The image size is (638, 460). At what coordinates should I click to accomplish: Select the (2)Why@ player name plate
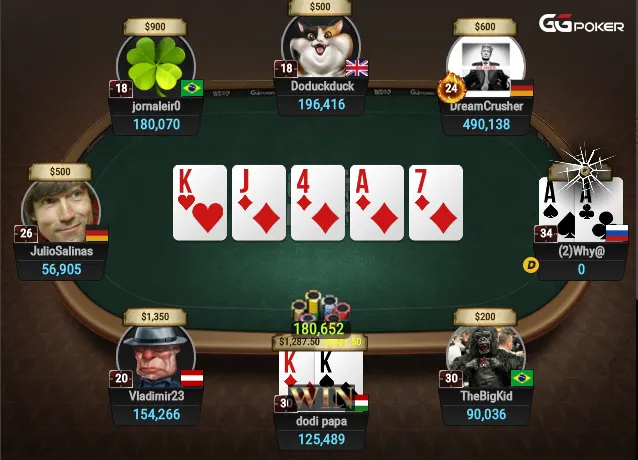(580, 251)
